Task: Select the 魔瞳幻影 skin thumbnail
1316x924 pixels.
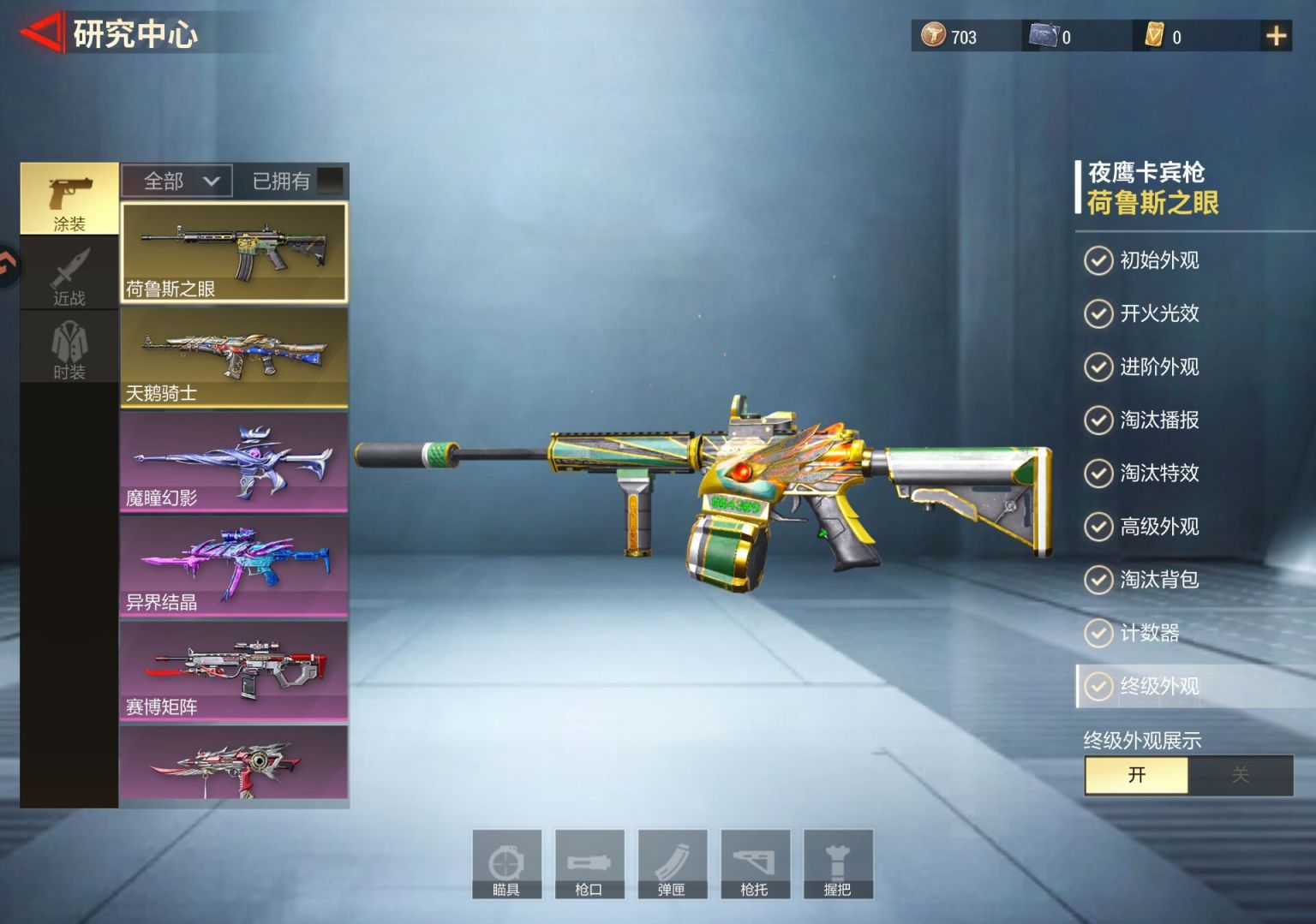Action: pyautogui.click(x=234, y=462)
